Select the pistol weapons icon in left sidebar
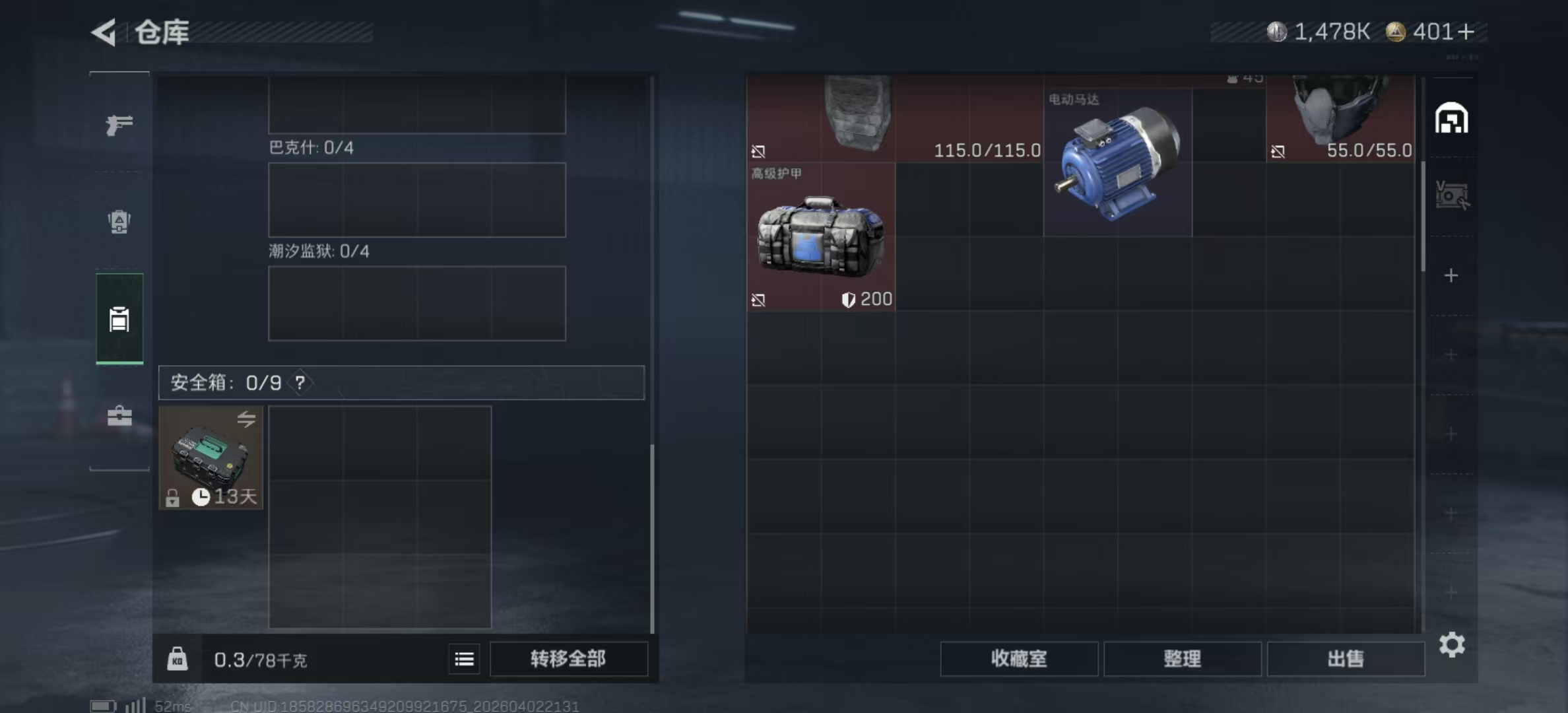1568x713 pixels. [118, 123]
